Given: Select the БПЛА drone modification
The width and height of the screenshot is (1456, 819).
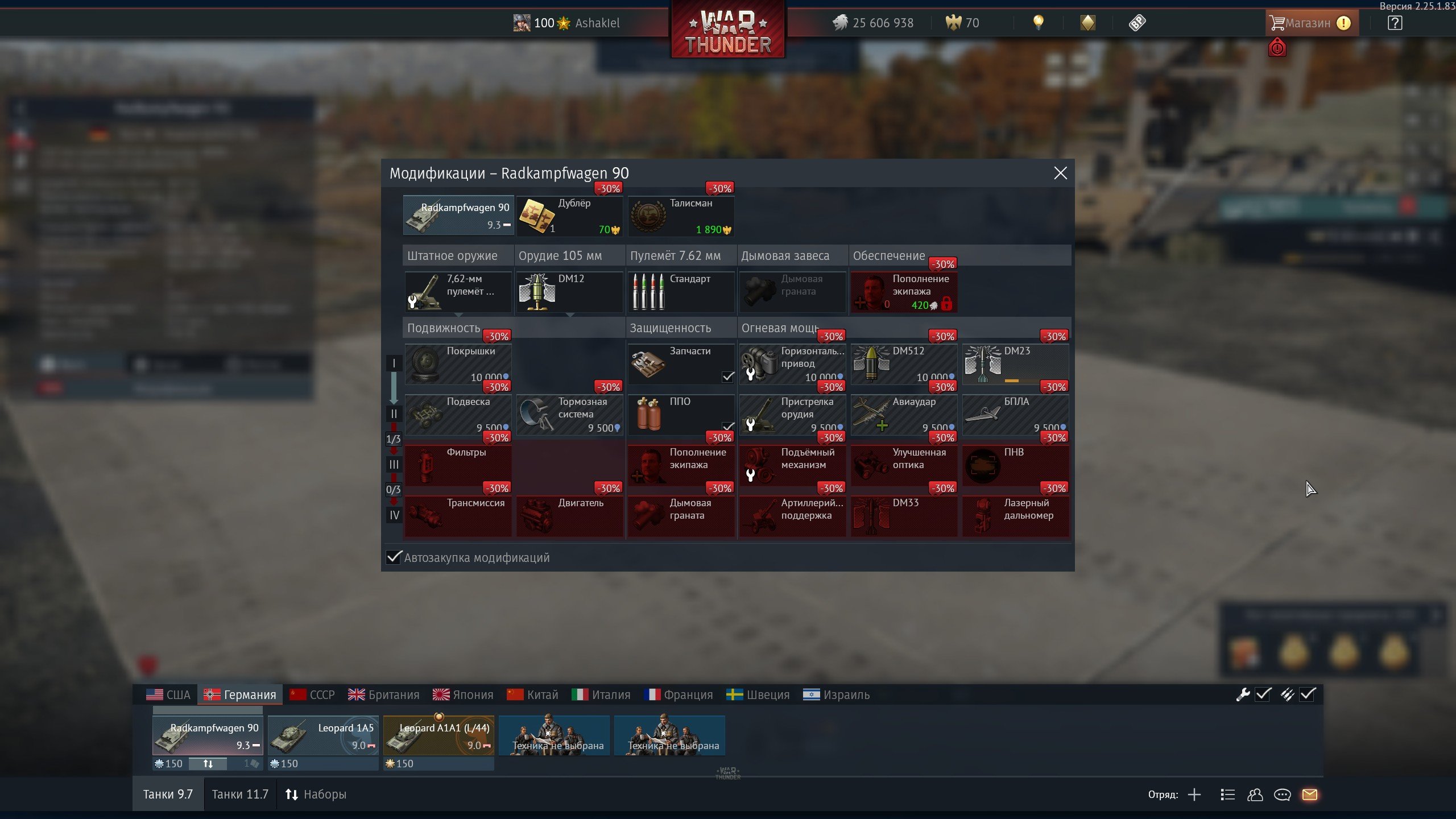Looking at the screenshot, I should pyautogui.click(x=1015, y=414).
